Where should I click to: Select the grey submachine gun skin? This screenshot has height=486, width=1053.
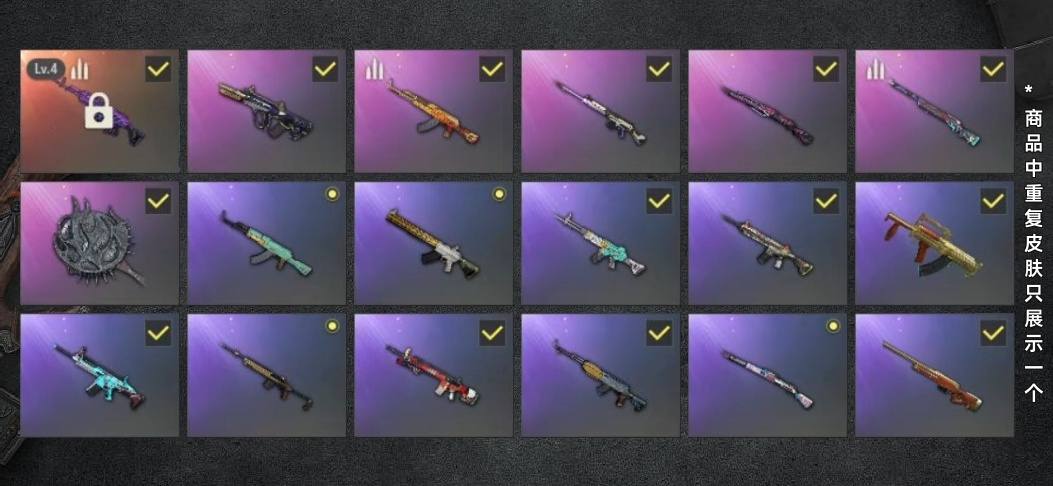767,244
